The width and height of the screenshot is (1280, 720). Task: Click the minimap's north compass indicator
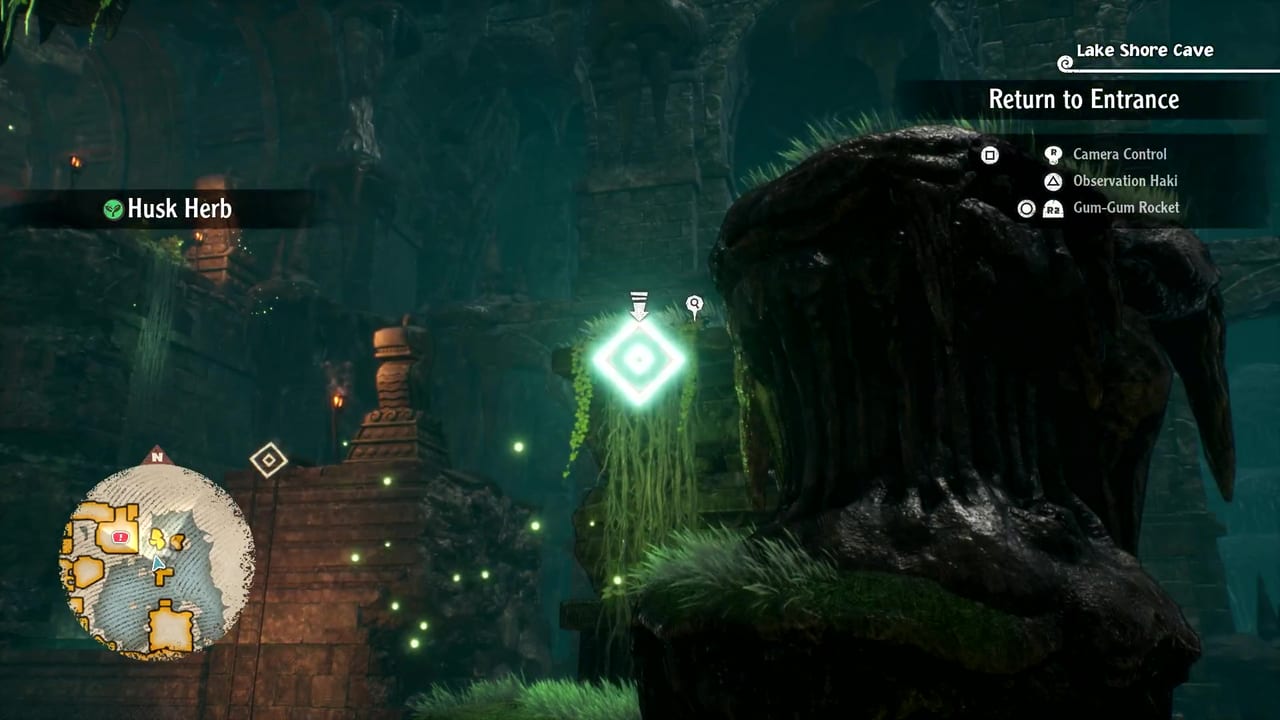click(156, 457)
